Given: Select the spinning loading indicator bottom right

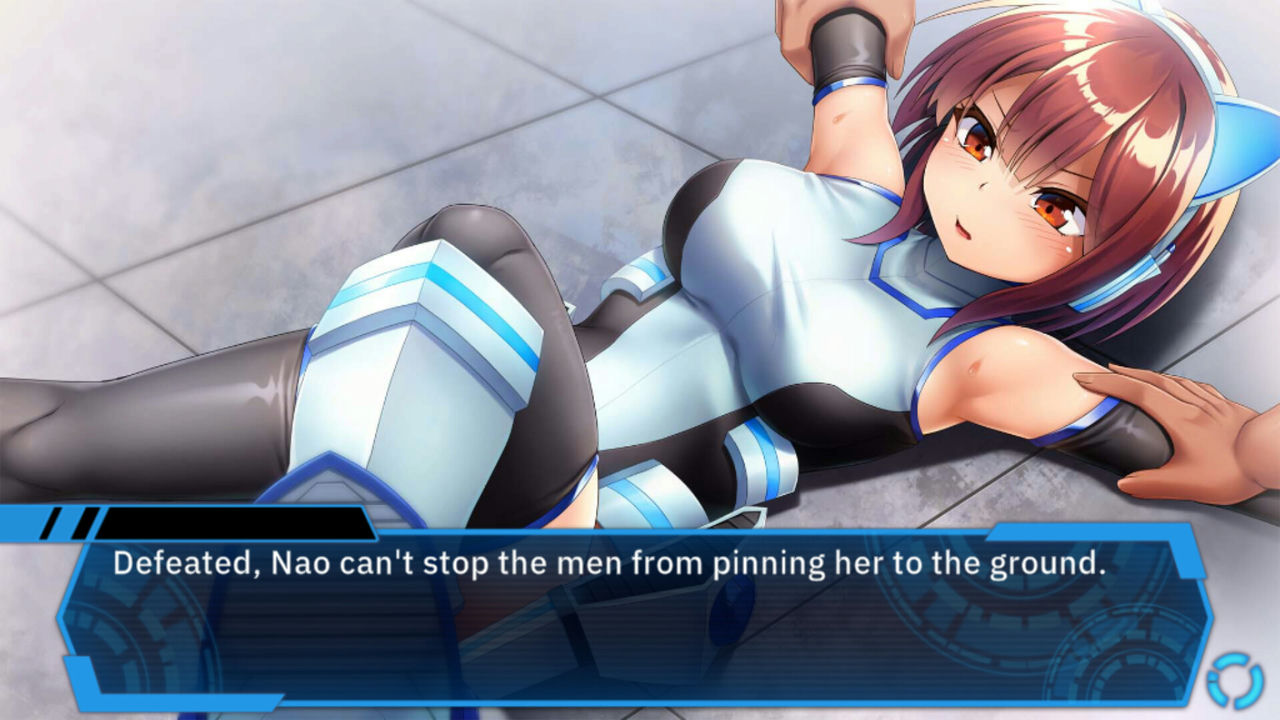Looking at the screenshot, I should click(x=1235, y=680).
